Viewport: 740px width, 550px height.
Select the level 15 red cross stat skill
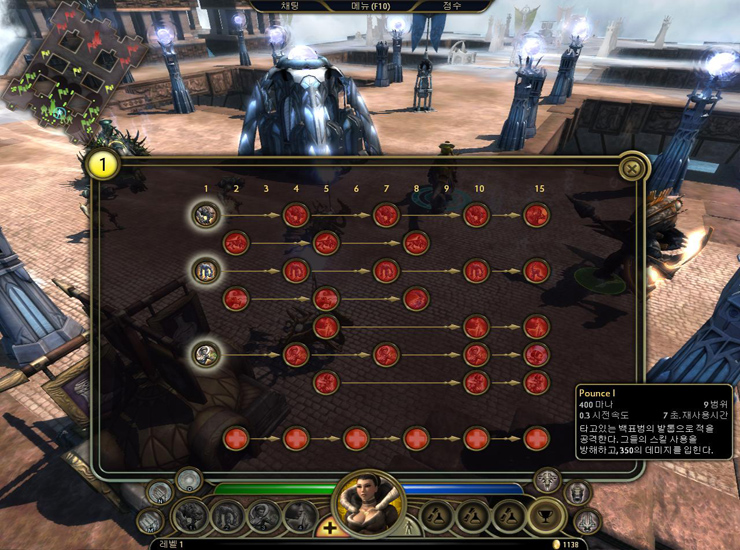click(537, 438)
